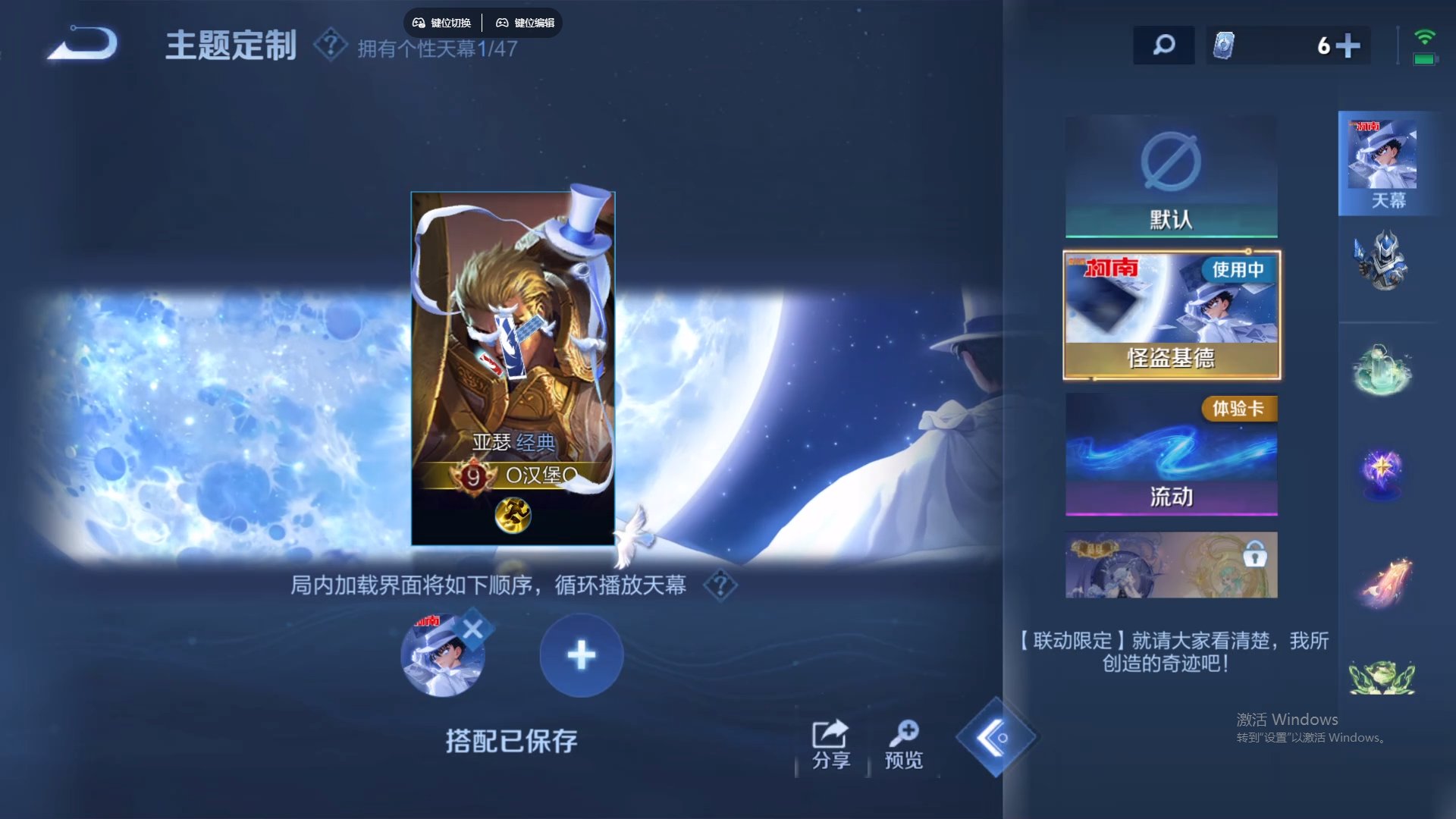Click the 亚瑟 经典 hero card
The width and height of the screenshot is (1456, 819).
pyautogui.click(x=512, y=364)
